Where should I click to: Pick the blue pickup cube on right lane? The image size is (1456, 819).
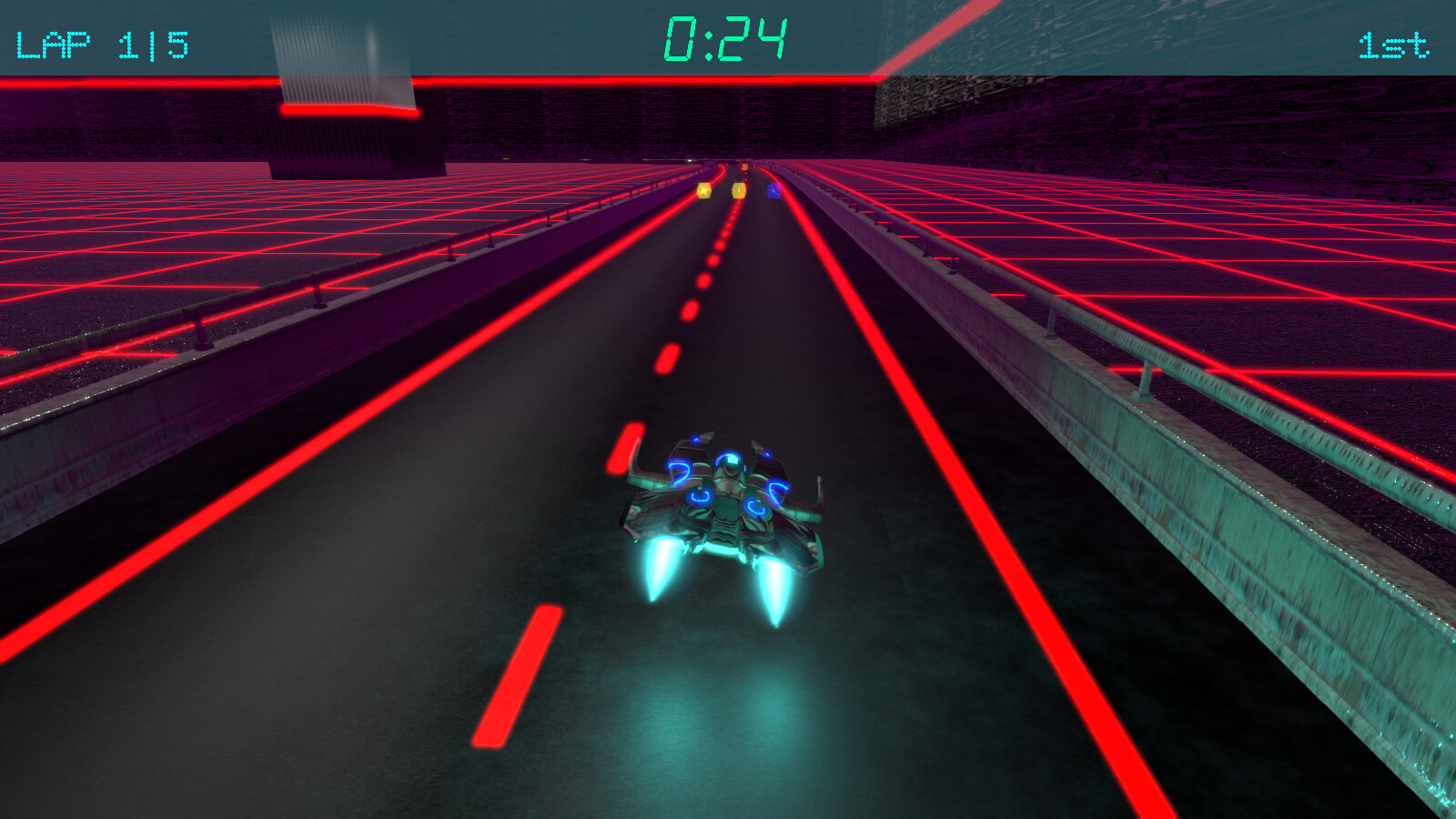click(774, 191)
